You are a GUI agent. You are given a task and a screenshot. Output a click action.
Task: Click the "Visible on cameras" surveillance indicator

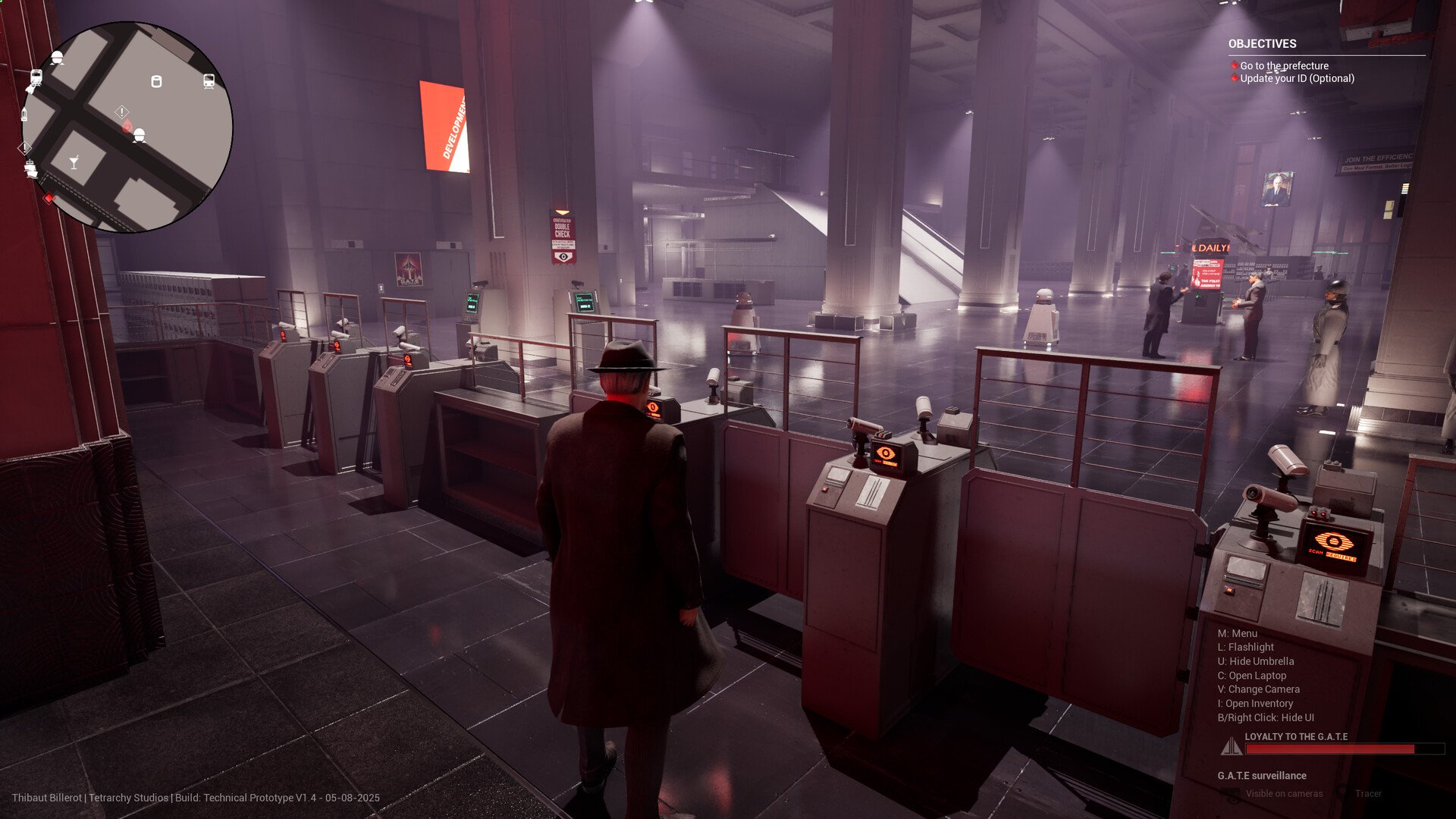point(1284,794)
